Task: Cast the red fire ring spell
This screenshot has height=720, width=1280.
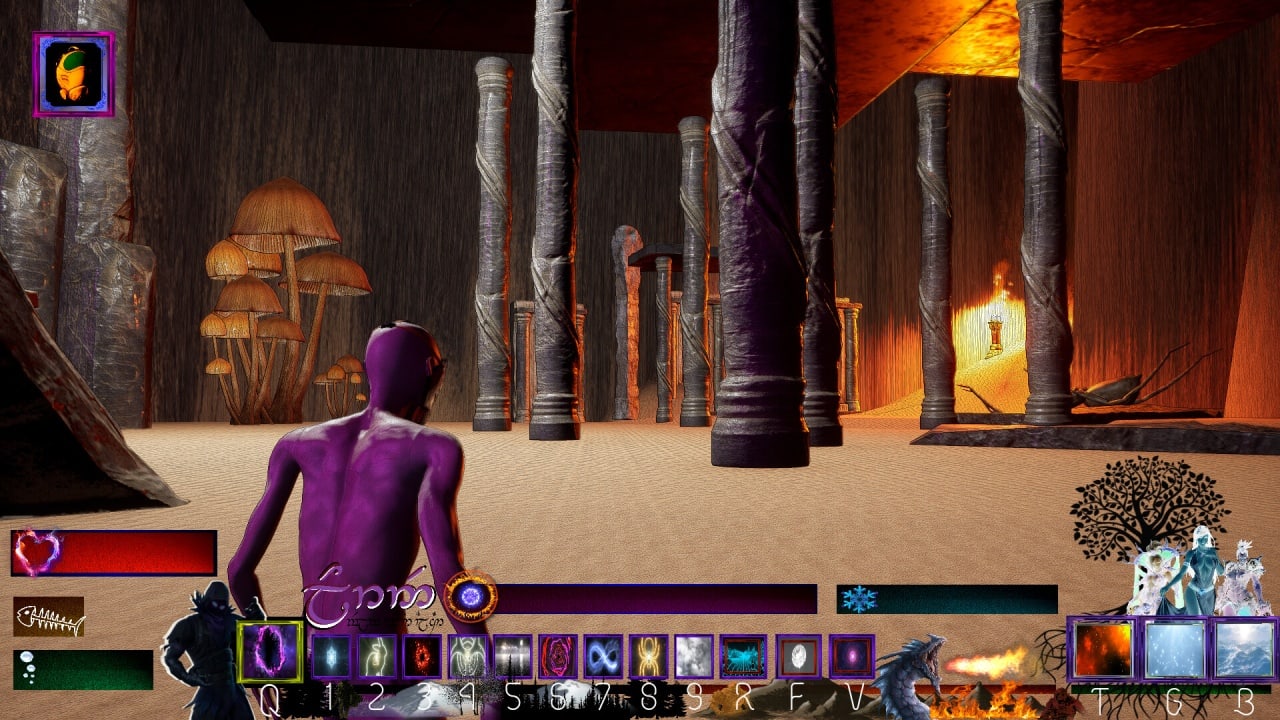Action: (422, 656)
